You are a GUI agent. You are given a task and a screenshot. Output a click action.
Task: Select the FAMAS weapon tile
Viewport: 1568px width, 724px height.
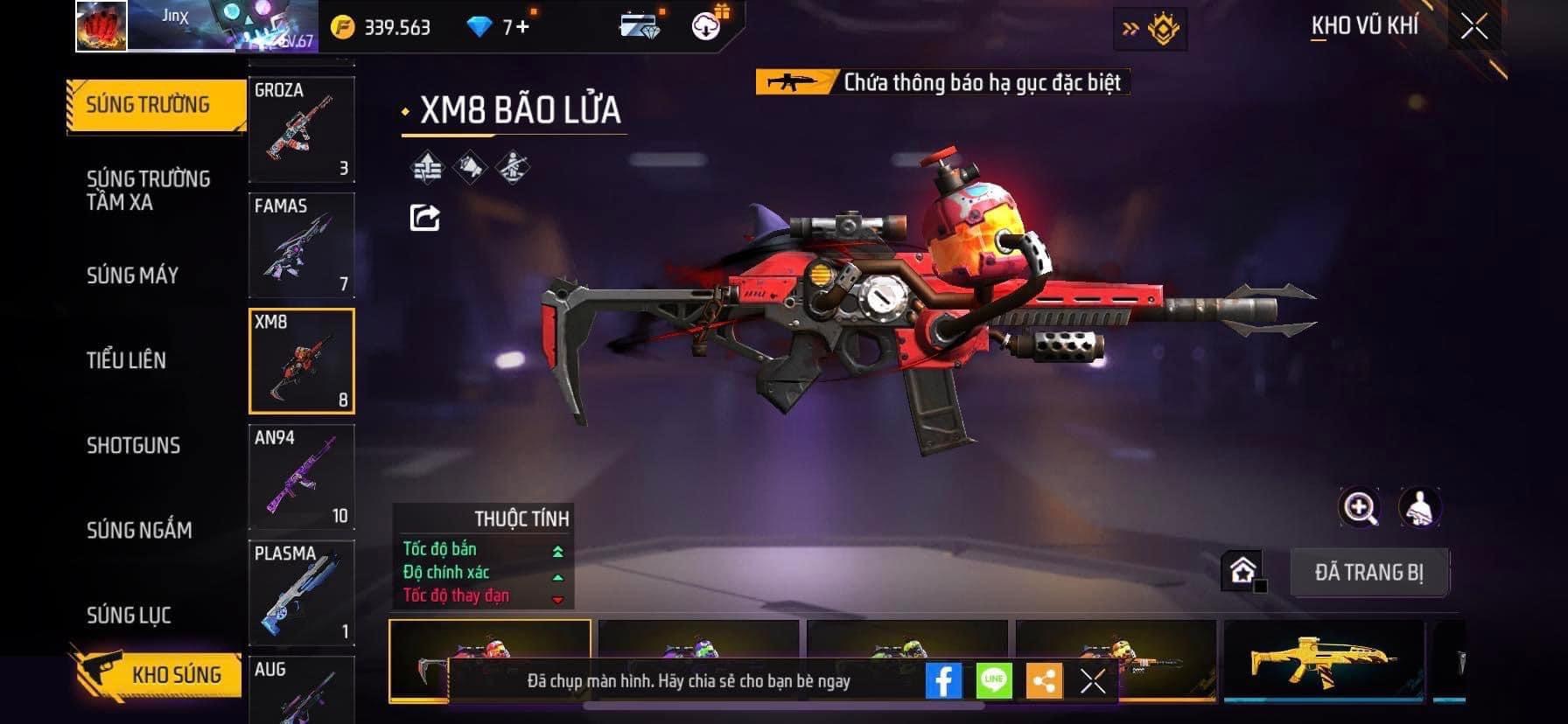click(x=302, y=245)
